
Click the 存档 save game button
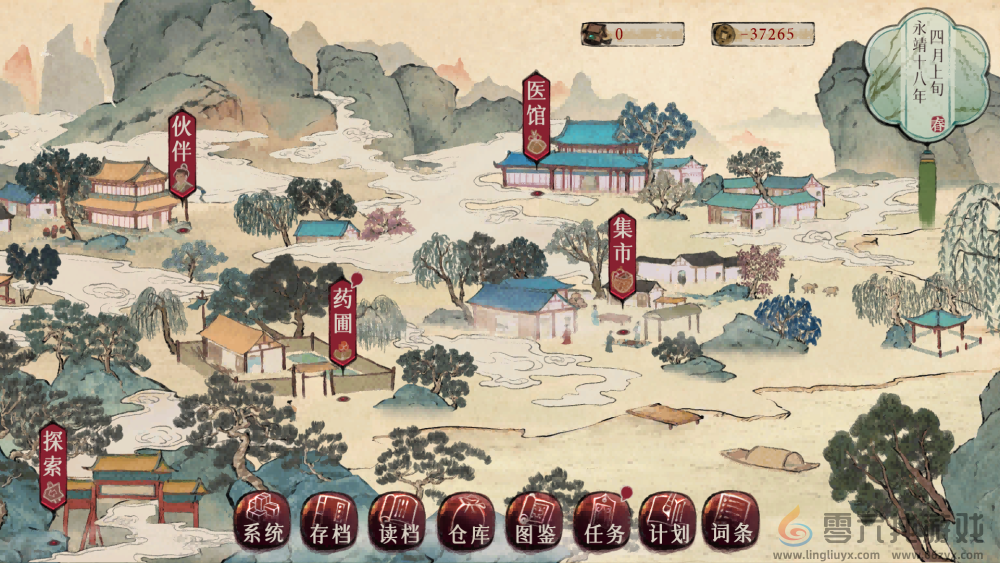pos(330,521)
